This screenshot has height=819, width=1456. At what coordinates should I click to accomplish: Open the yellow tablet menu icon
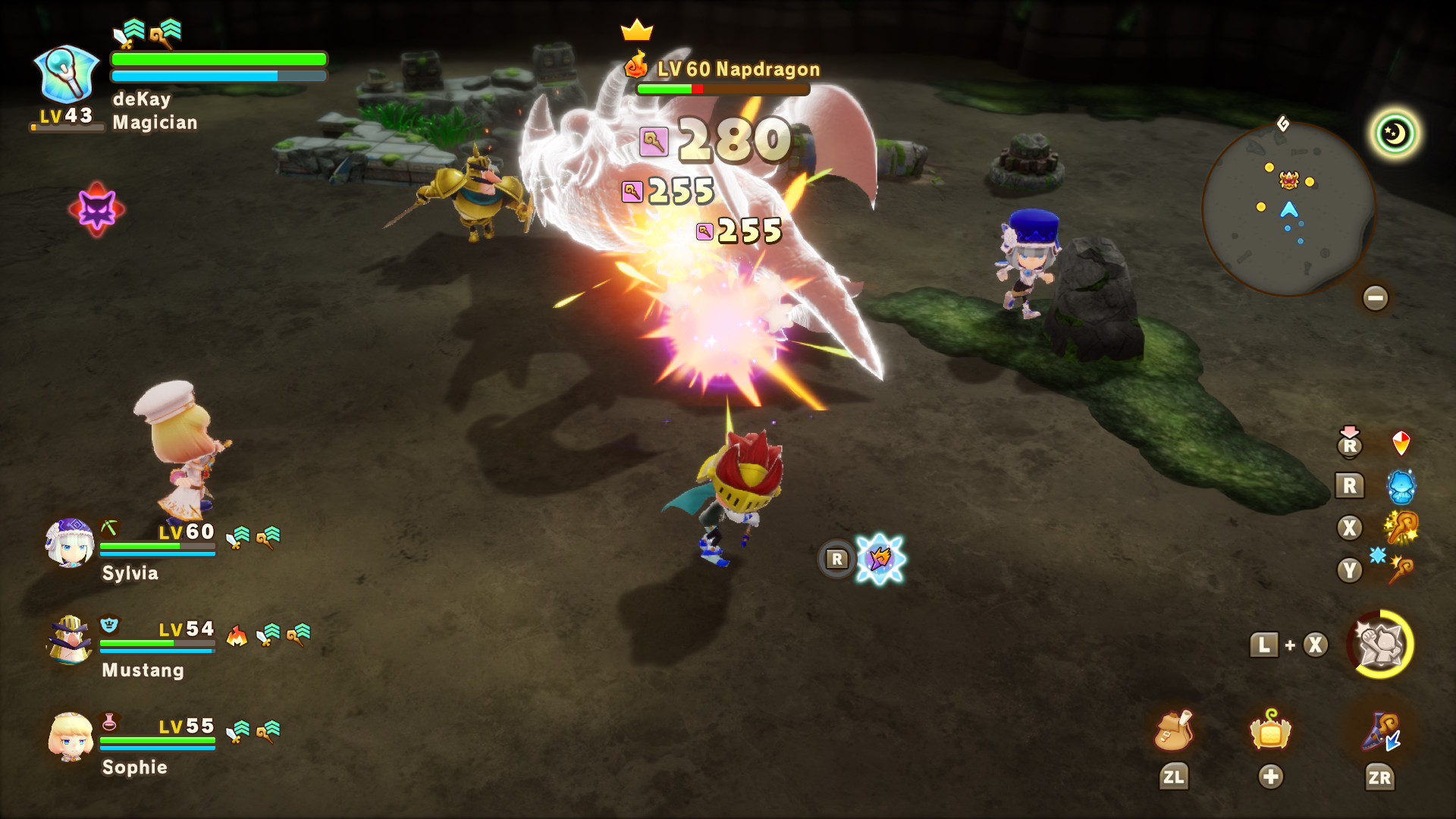tap(1270, 731)
